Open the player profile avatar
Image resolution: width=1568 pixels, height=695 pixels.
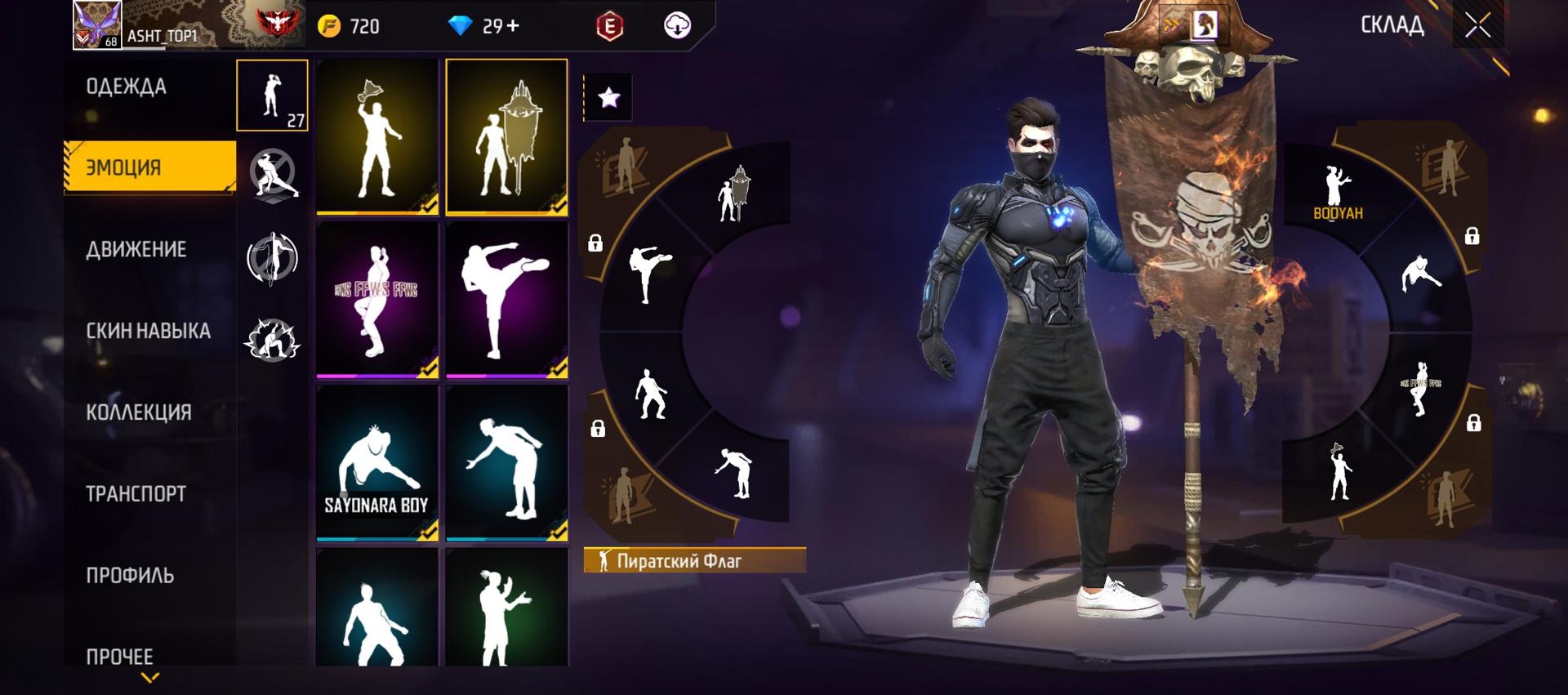(x=97, y=25)
